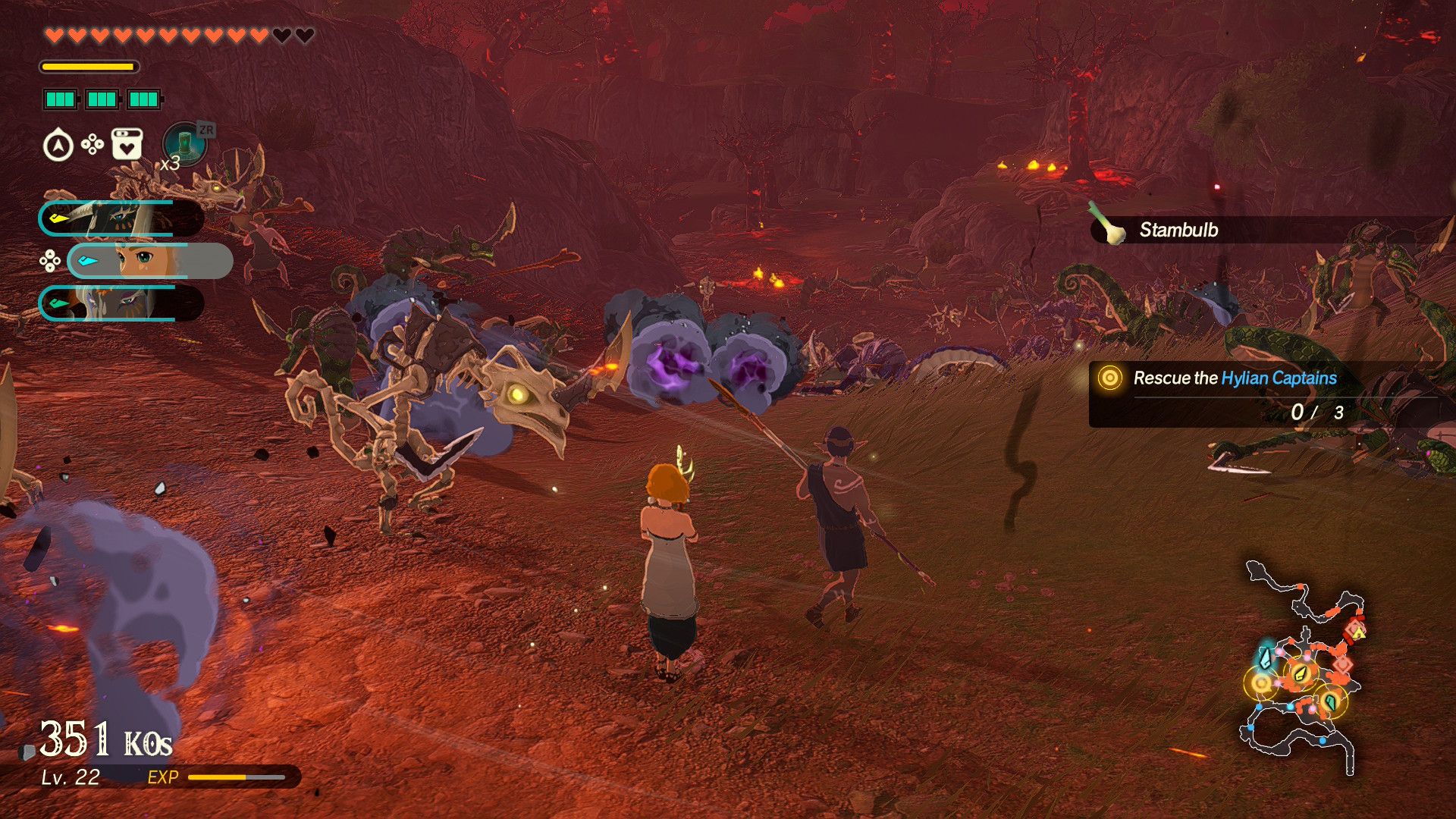Select the compass arrow icon
1456x819 pixels.
[58, 145]
